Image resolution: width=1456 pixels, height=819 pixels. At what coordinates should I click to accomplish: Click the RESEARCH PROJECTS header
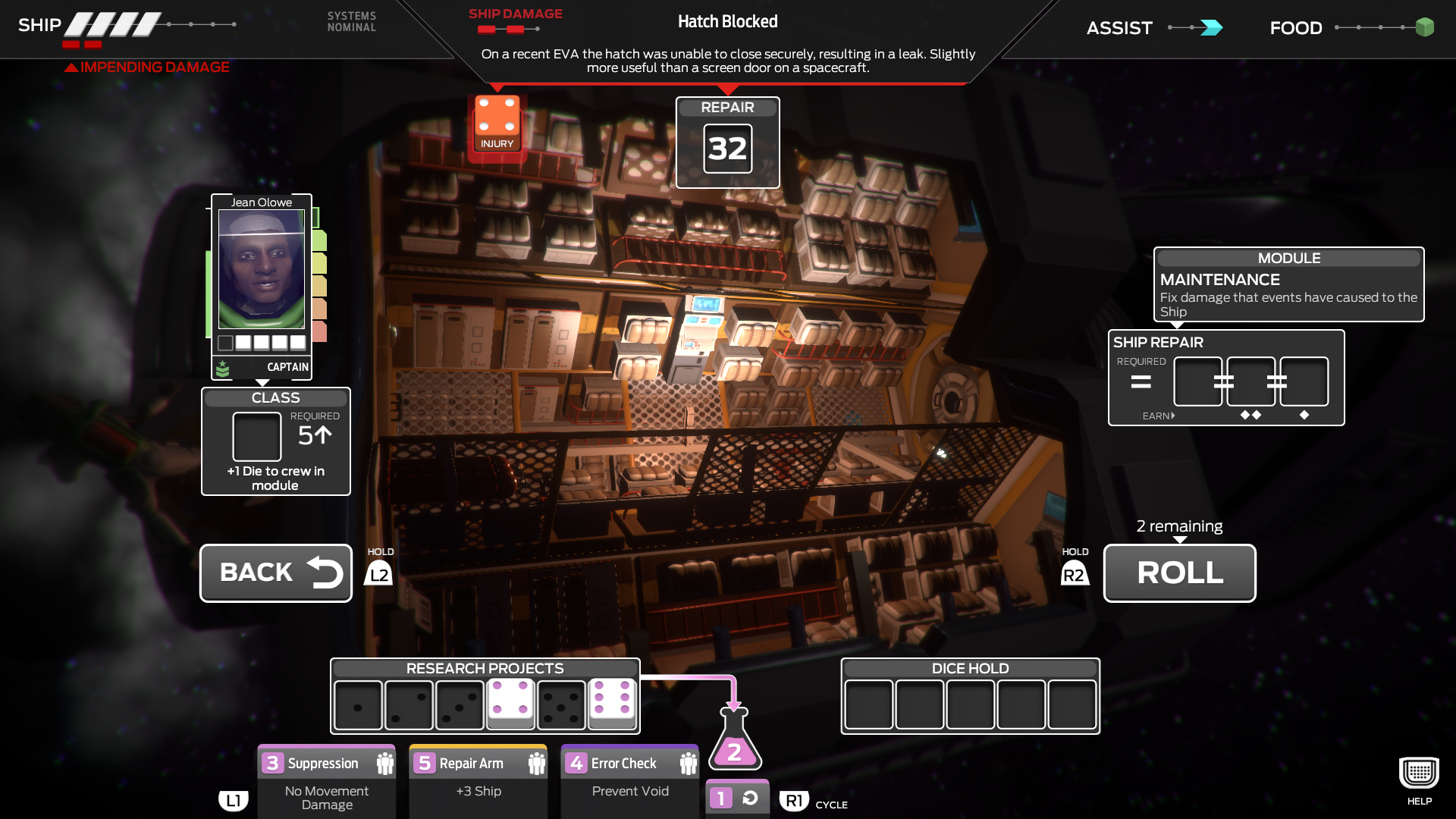click(485, 668)
